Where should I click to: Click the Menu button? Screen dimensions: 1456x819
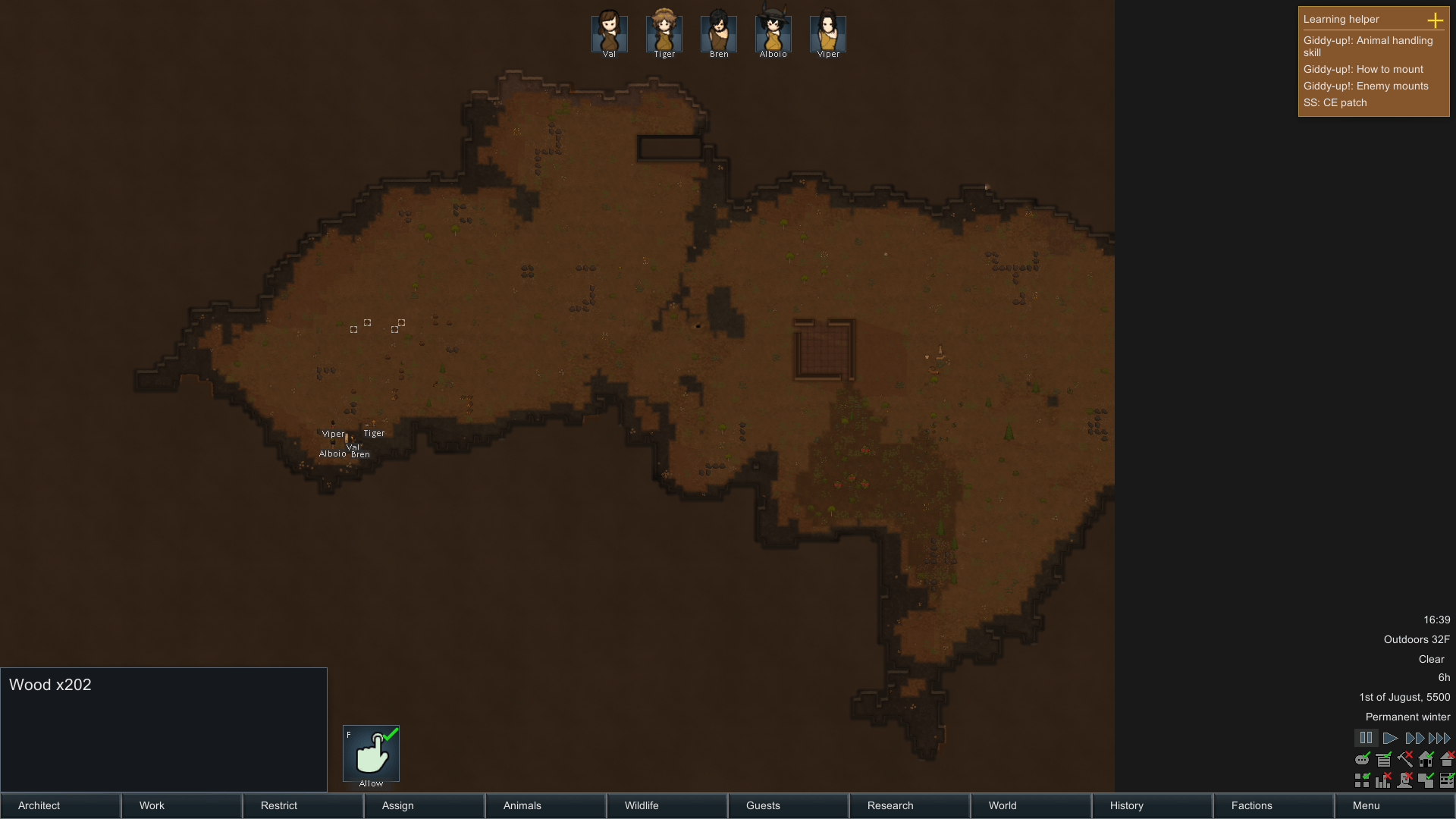point(1365,806)
